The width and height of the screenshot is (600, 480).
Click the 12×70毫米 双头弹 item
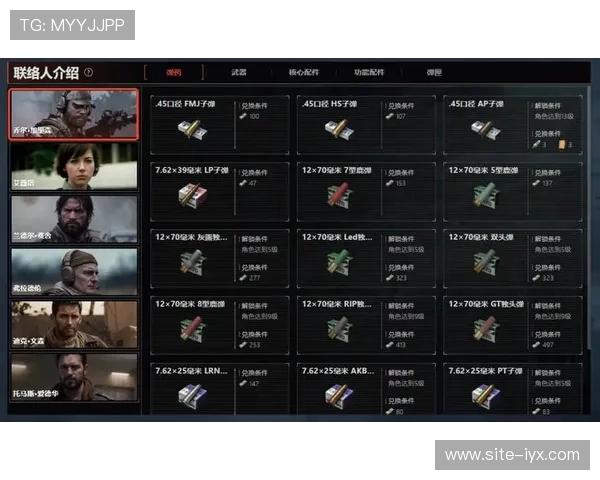point(513,258)
